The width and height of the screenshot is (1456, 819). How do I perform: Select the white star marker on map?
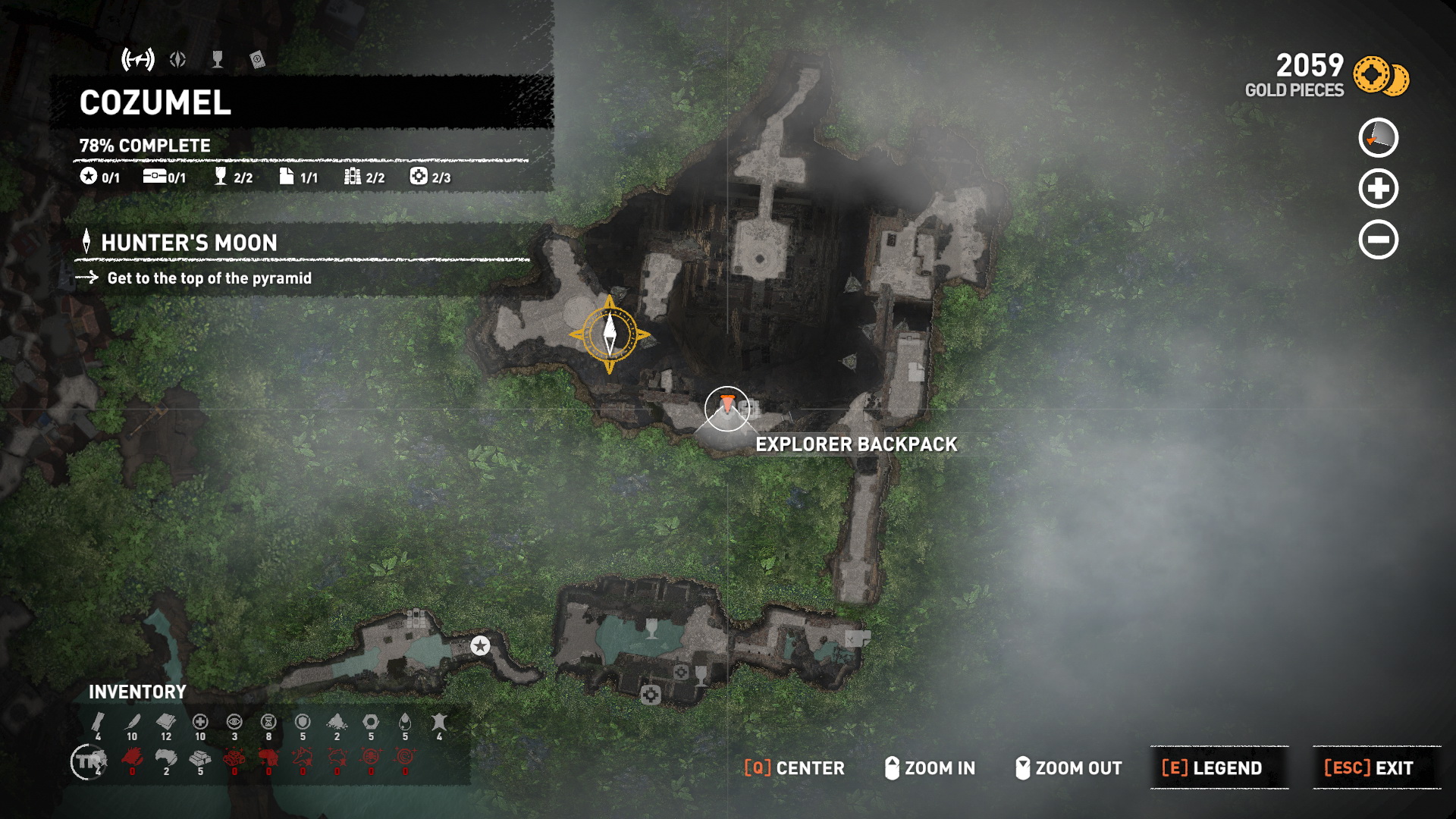pyautogui.click(x=480, y=645)
